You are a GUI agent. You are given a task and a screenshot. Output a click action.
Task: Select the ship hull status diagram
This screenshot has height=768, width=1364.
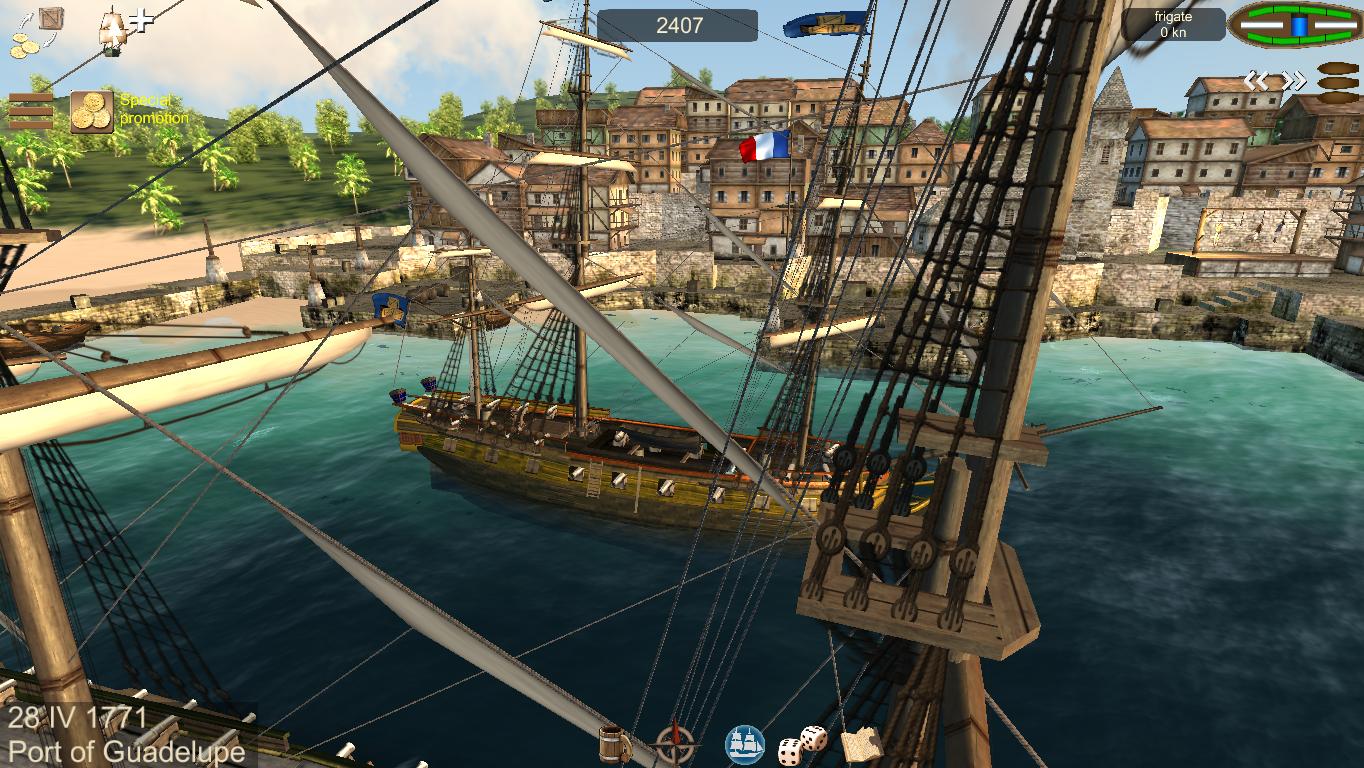click(x=1295, y=25)
